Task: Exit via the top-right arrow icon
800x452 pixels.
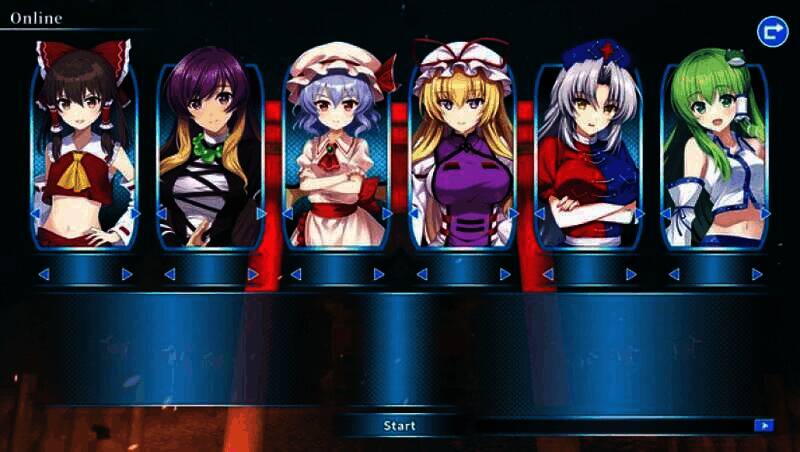Action: 772,31
